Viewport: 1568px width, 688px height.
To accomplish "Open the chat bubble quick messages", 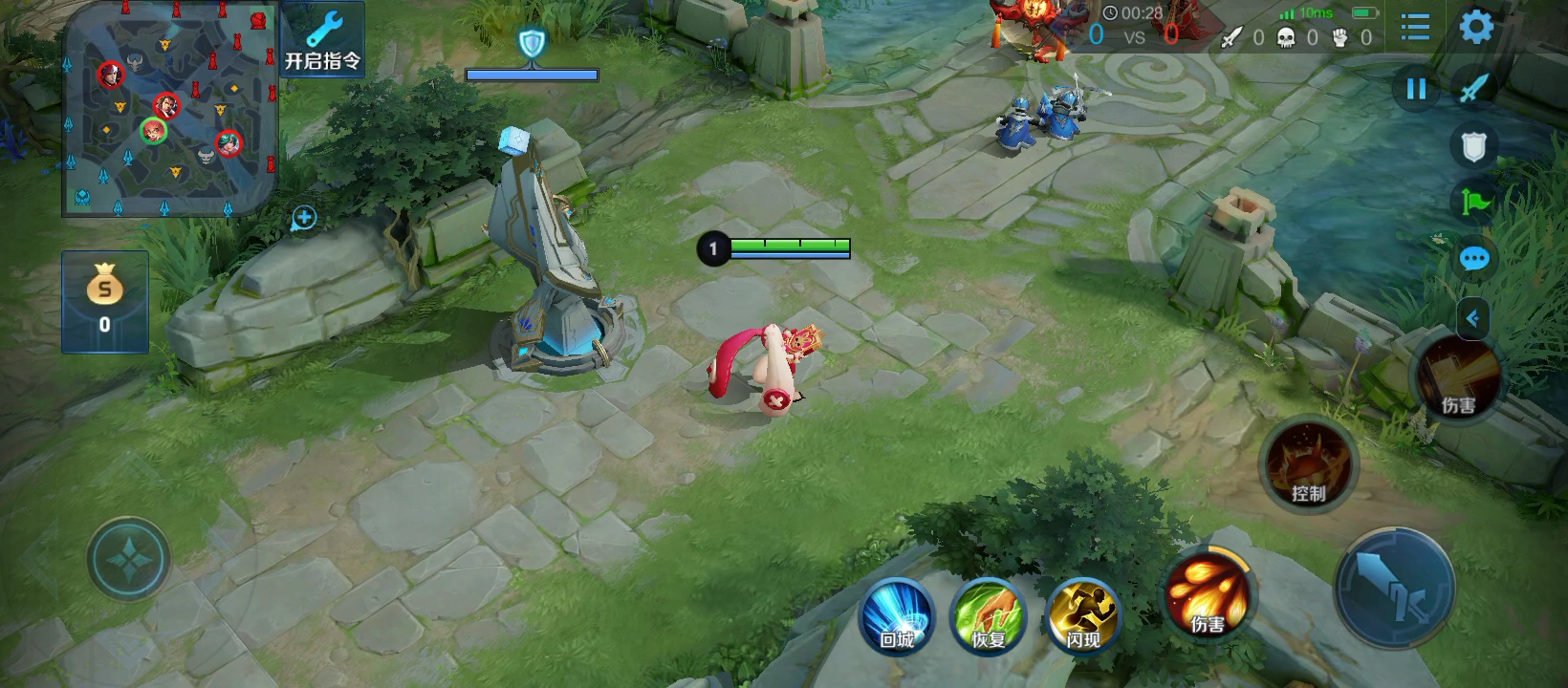I will [x=1473, y=259].
